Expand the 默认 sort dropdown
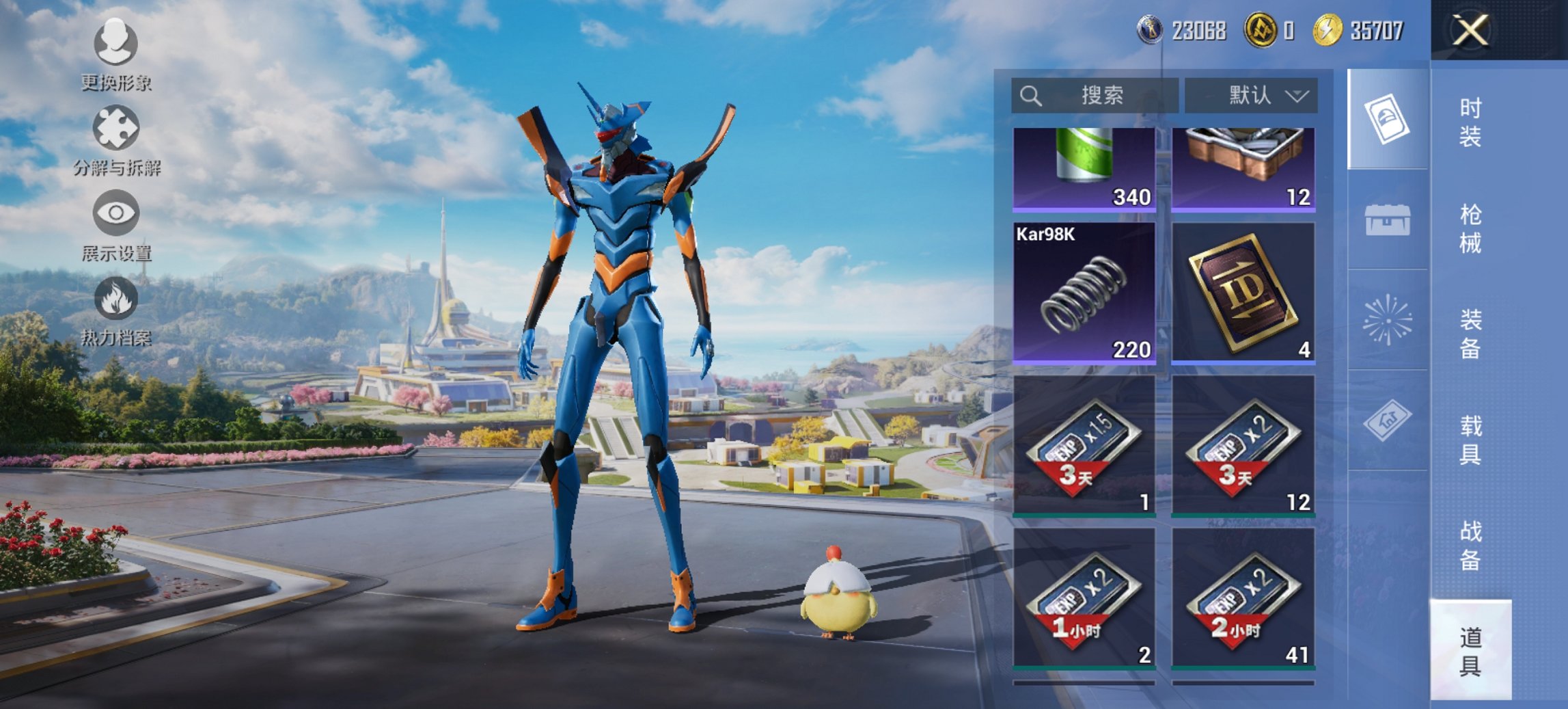 pyautogui.click(x=1250, y=96)
